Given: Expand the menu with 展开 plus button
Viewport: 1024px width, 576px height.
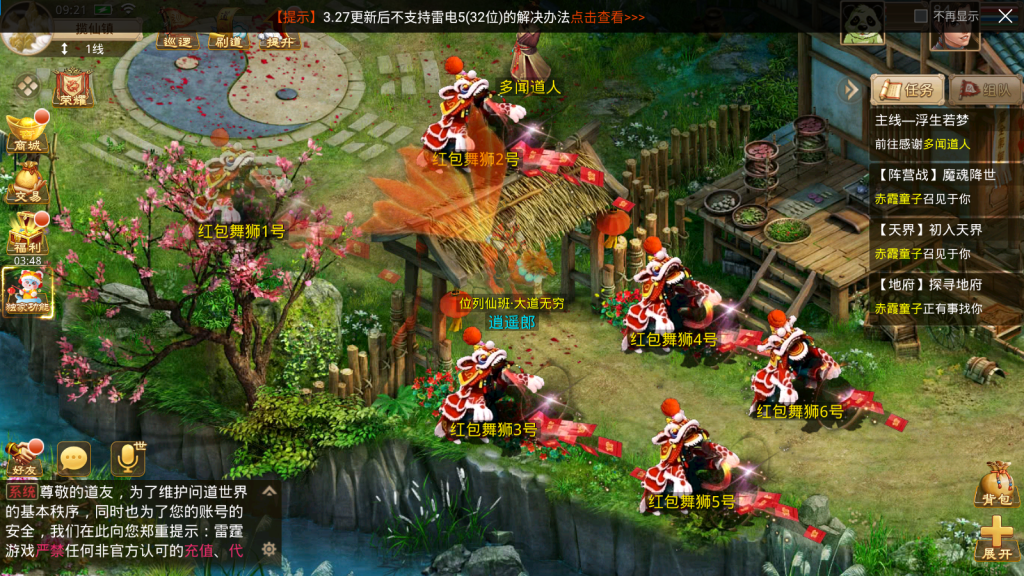Looking at the screenshot, I should (x=996, y=538).
